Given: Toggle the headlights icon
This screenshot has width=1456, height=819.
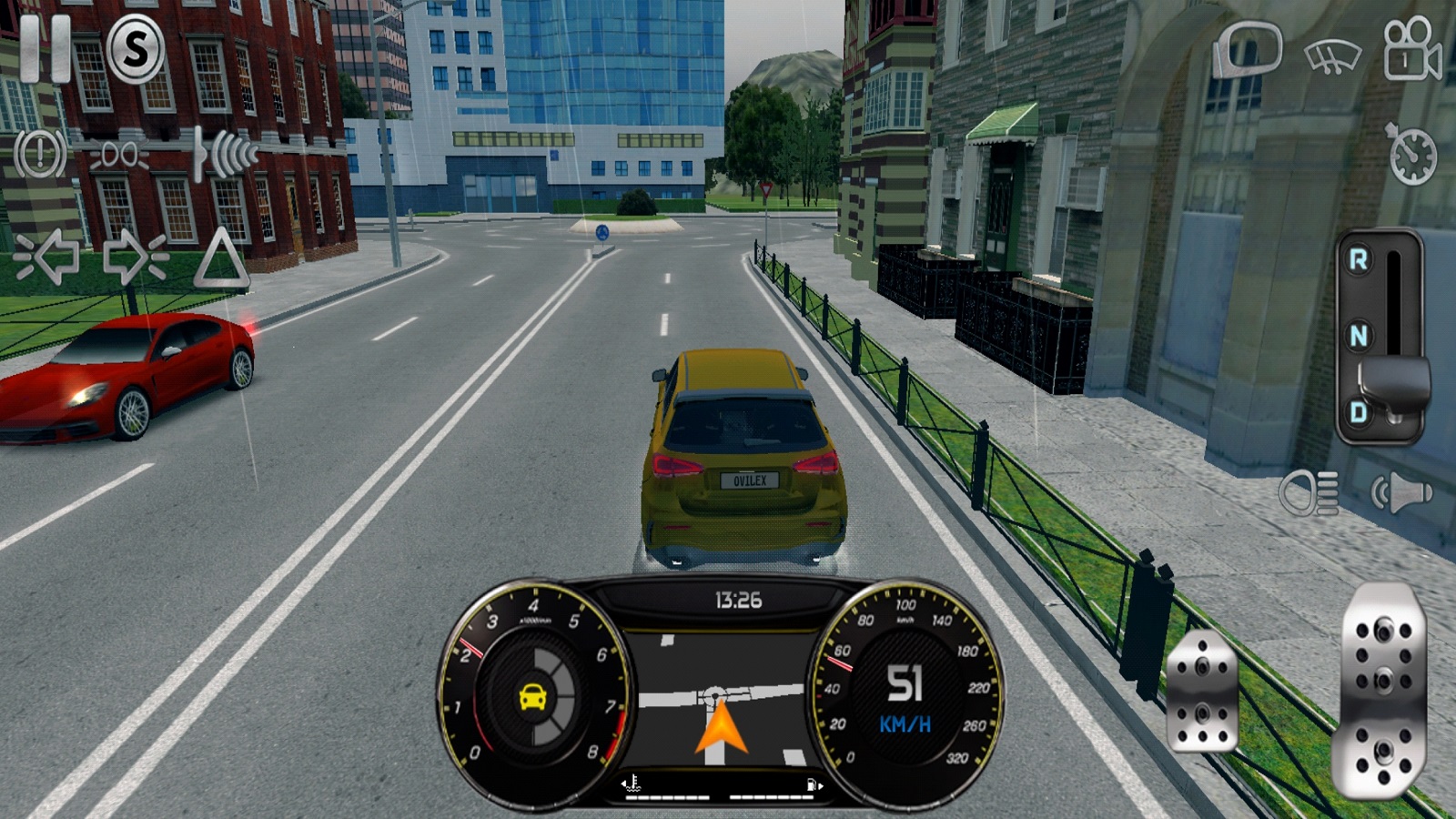Looking at the screenshot, I should click(1309, 494).
